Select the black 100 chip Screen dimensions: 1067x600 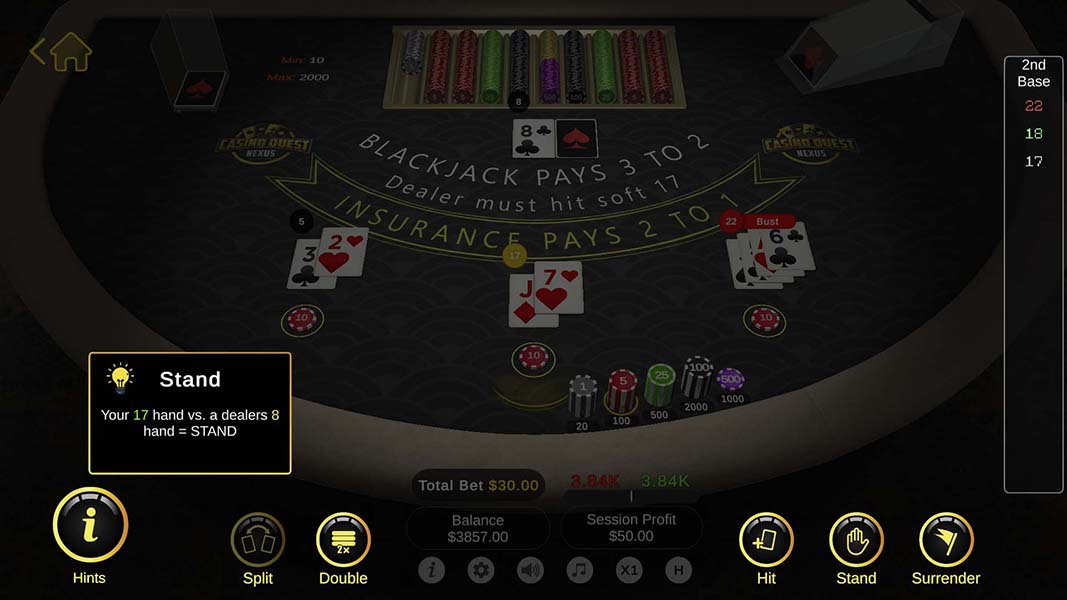tap(696, 376)
